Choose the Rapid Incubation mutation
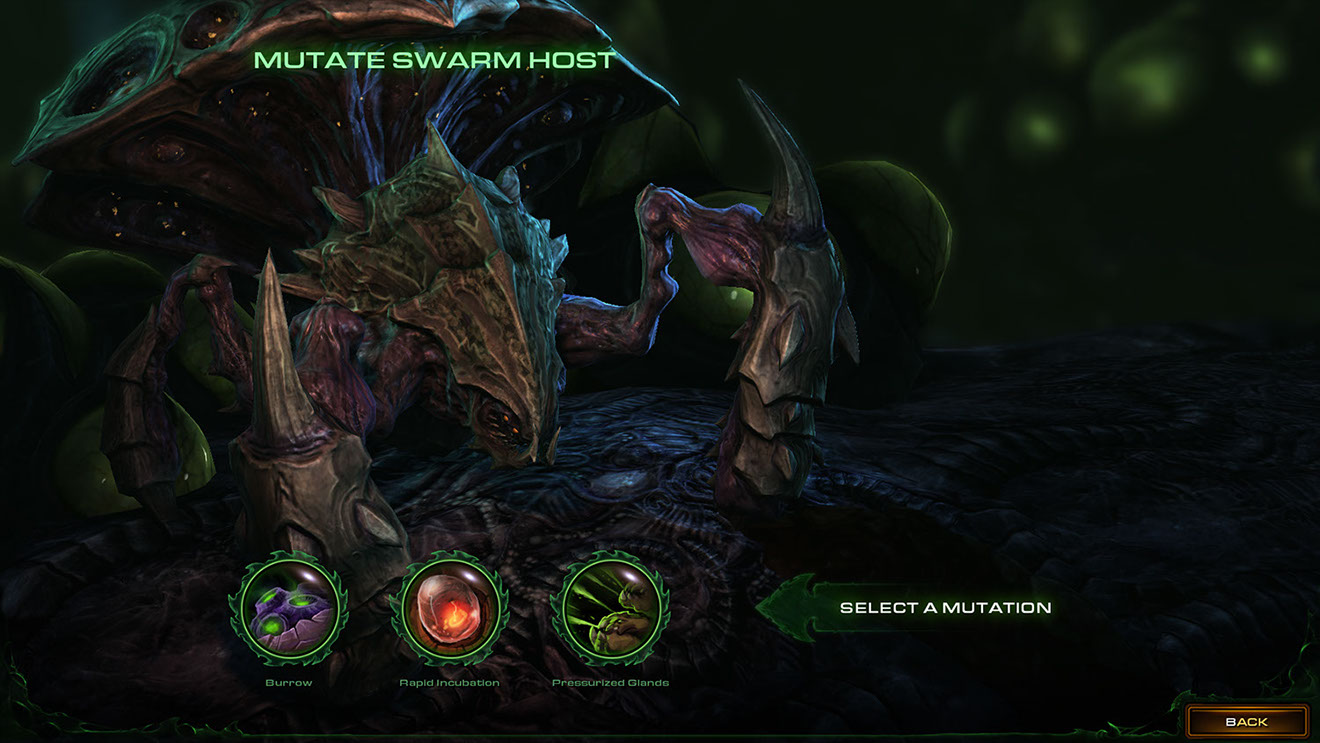 click(449, 609)
